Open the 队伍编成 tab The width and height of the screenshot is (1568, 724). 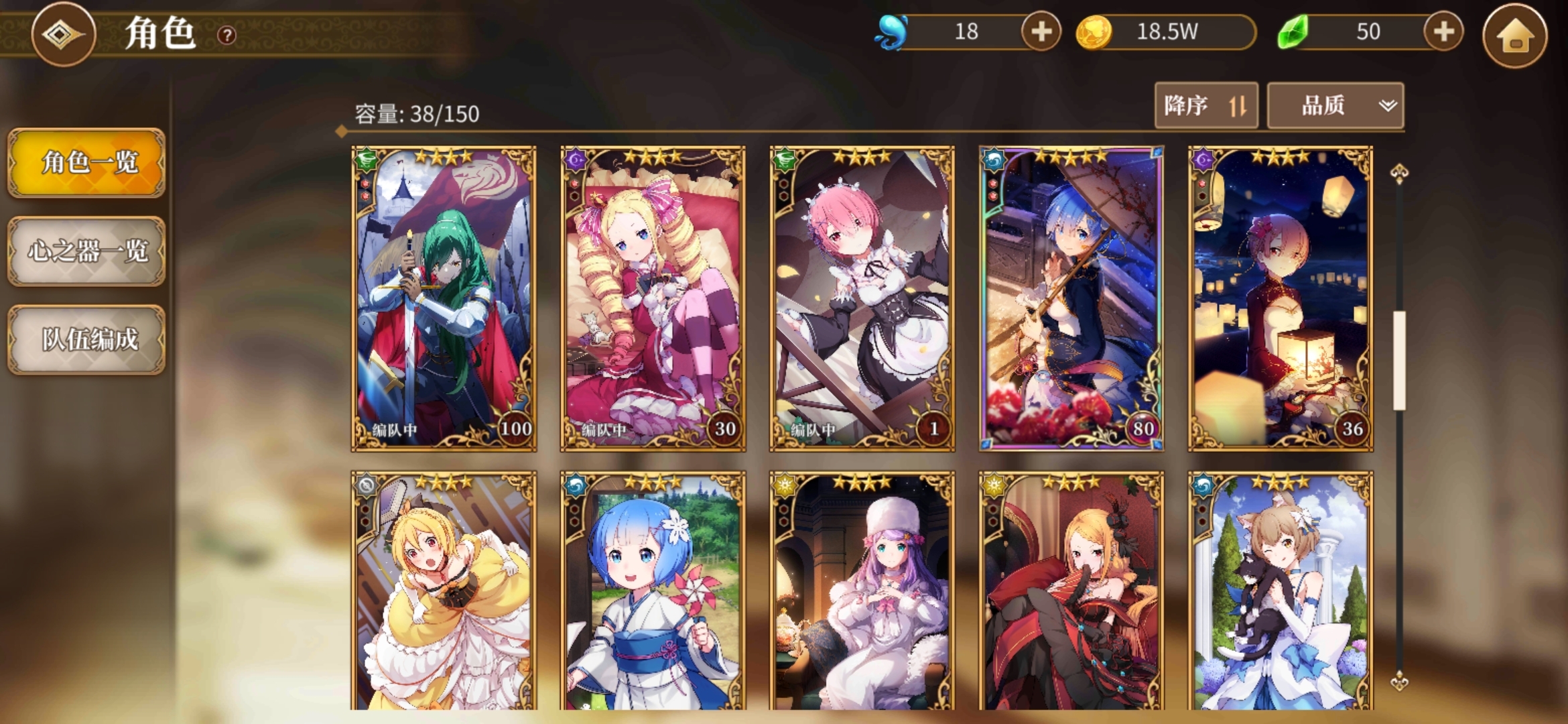[x=86, y=340]
